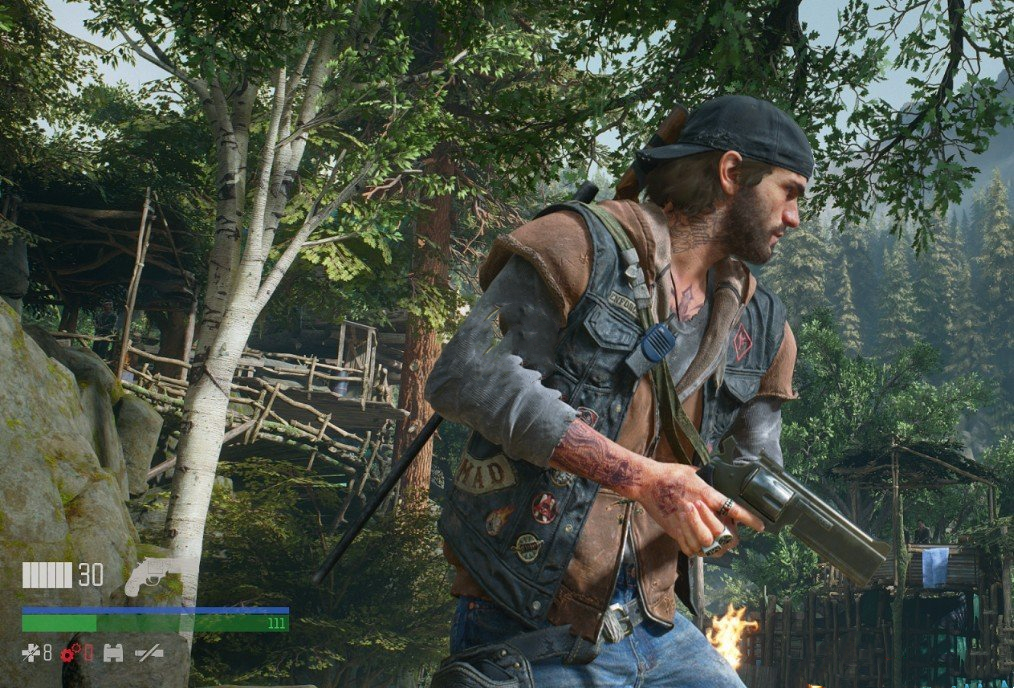Use the bandage health item icon
1014x688 pixels.
(x=31, y=653)
